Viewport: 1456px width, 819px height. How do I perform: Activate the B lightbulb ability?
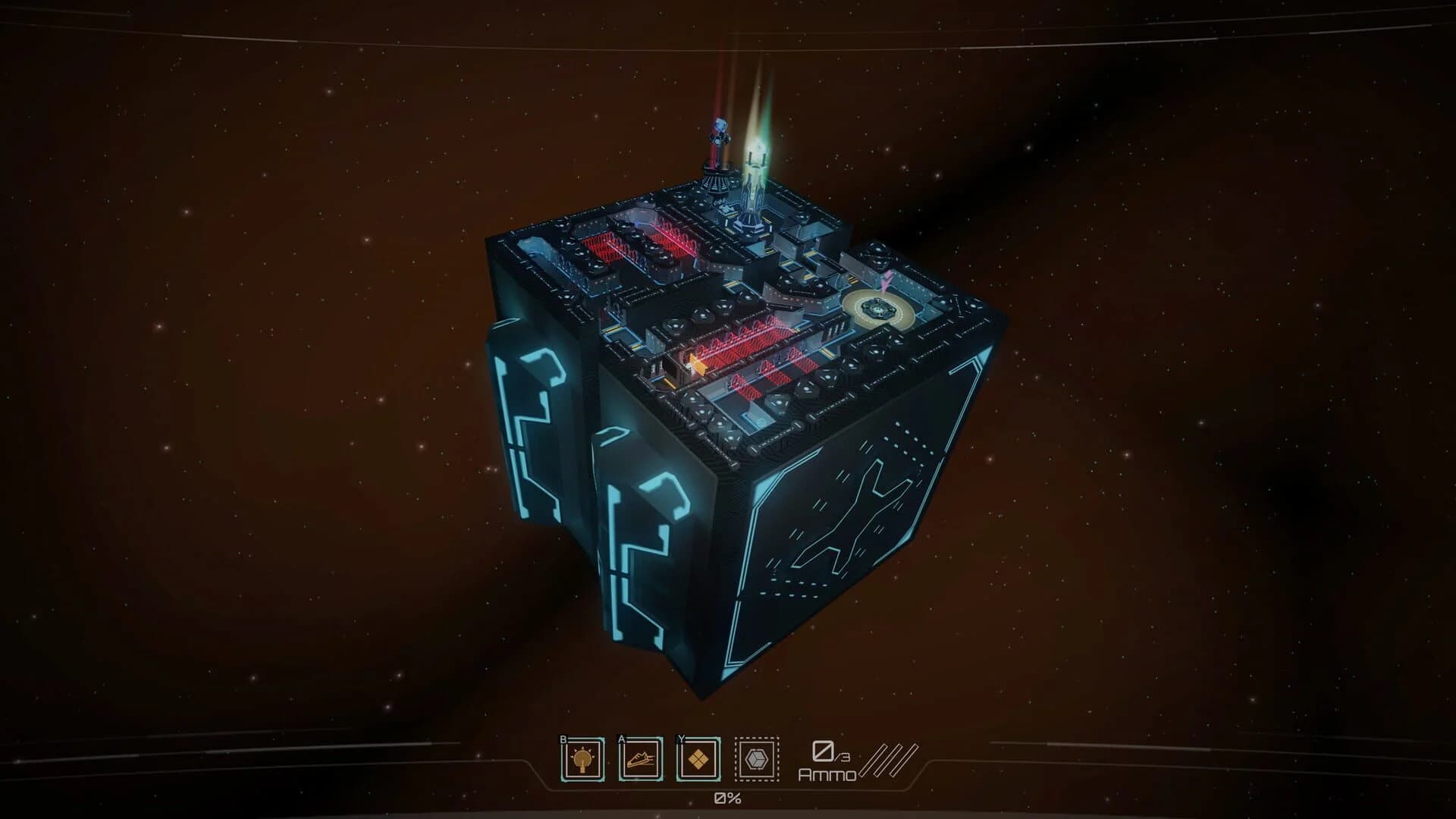[582, 758]
